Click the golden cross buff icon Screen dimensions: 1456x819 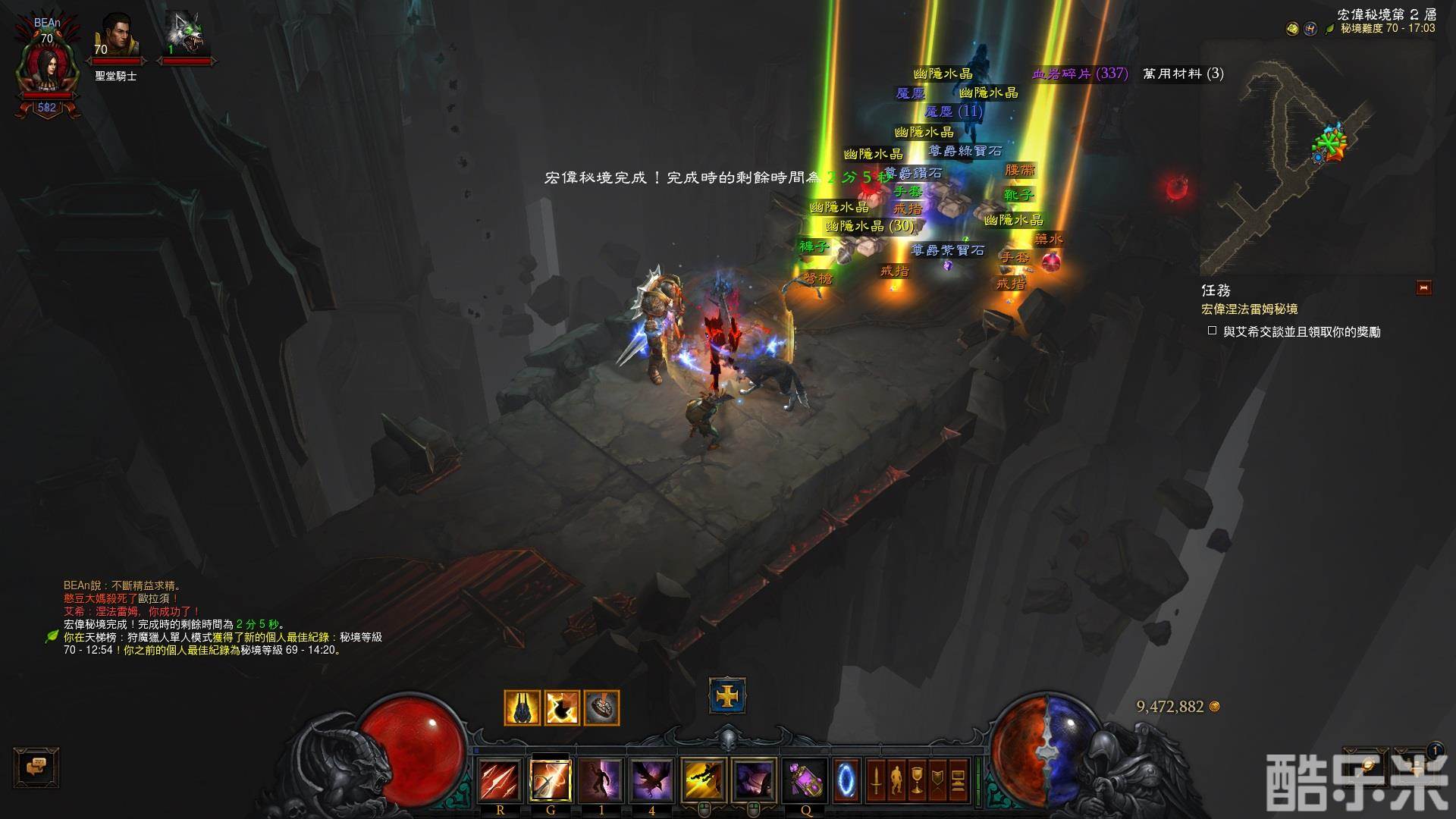(x=727, y=696)
